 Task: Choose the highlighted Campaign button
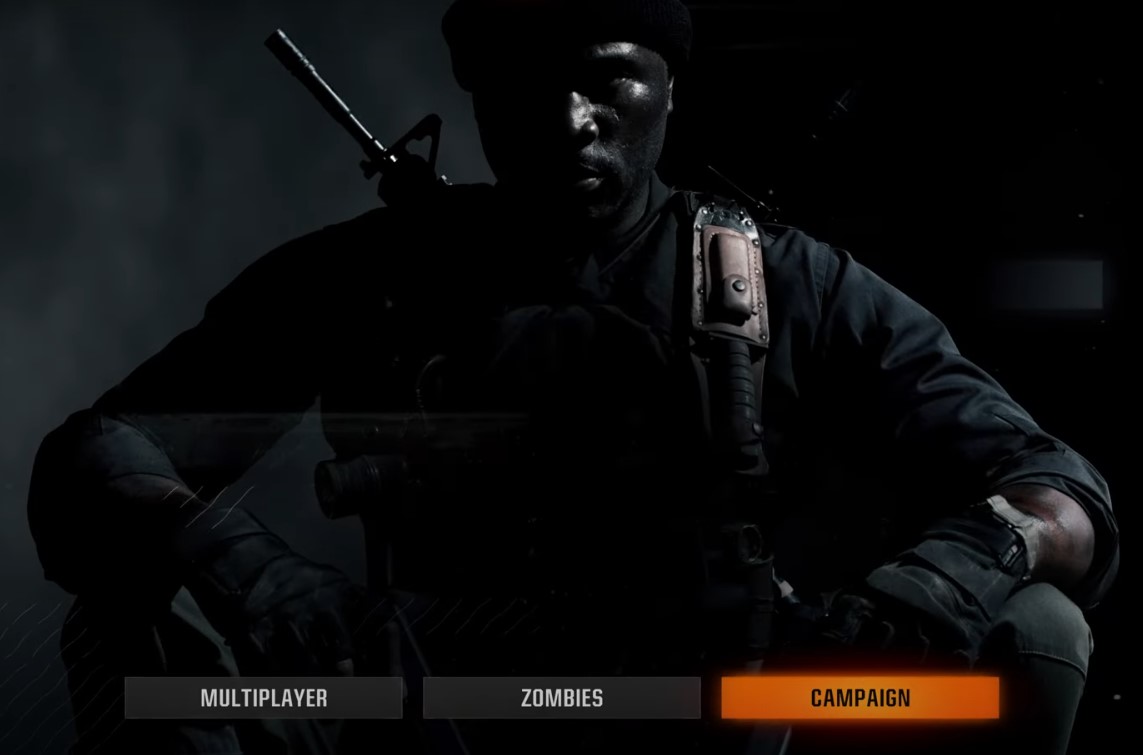pyautogui.click(x=860, y=698)
